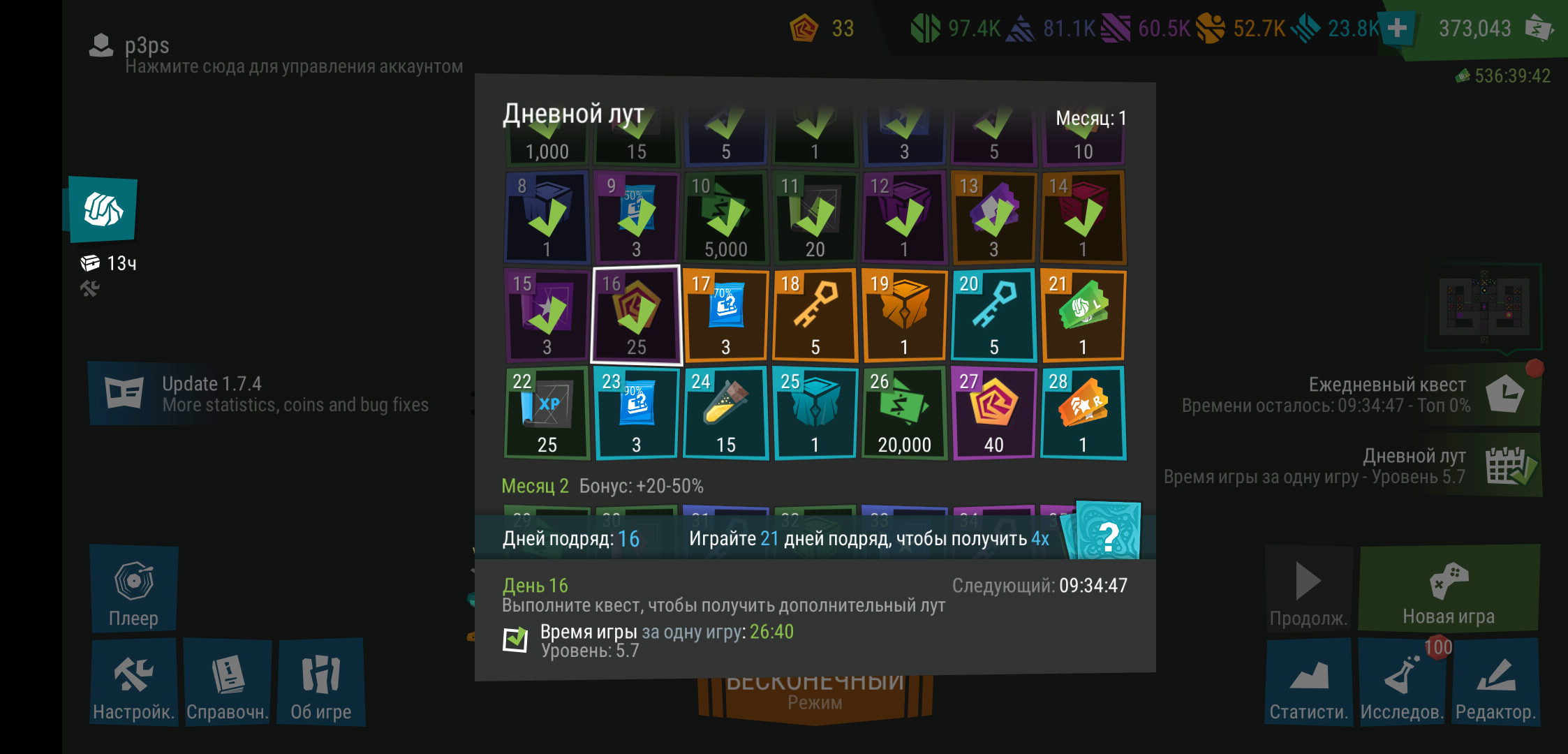This screenshot has height=754, width=1568.
Task: Select the day 18 orange key reward
Action: click(815, 315)
